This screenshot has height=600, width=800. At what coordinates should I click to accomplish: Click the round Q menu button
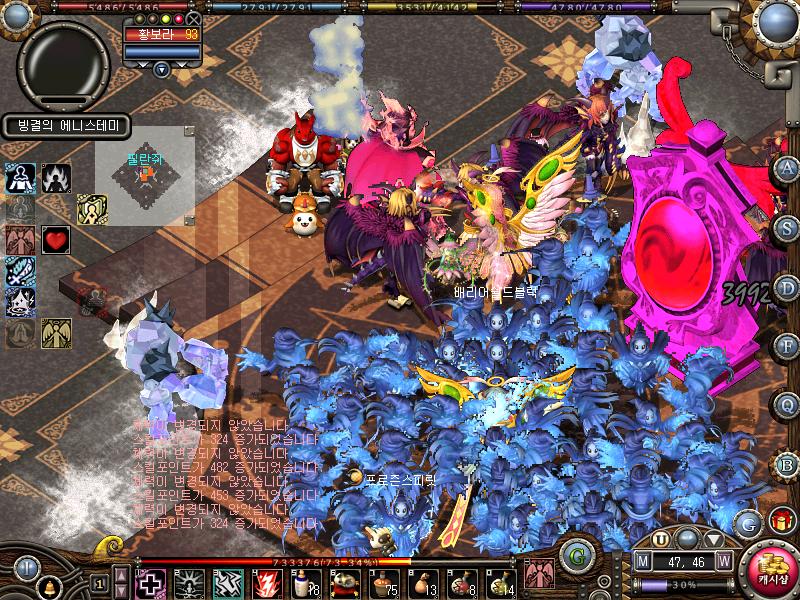tap(787, 404)
